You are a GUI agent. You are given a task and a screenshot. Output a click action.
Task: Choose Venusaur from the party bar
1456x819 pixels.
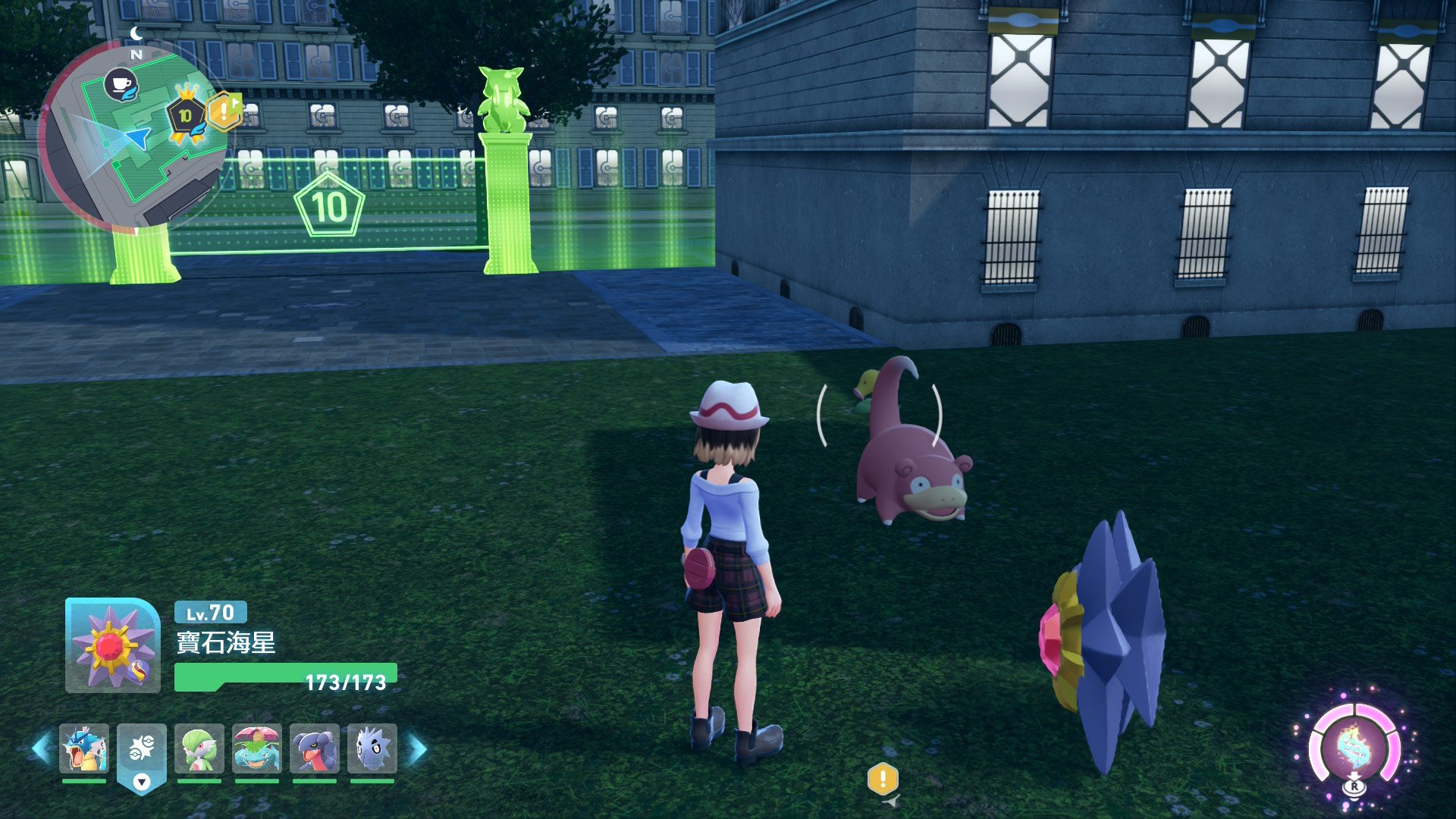click(x=257, y=748)
